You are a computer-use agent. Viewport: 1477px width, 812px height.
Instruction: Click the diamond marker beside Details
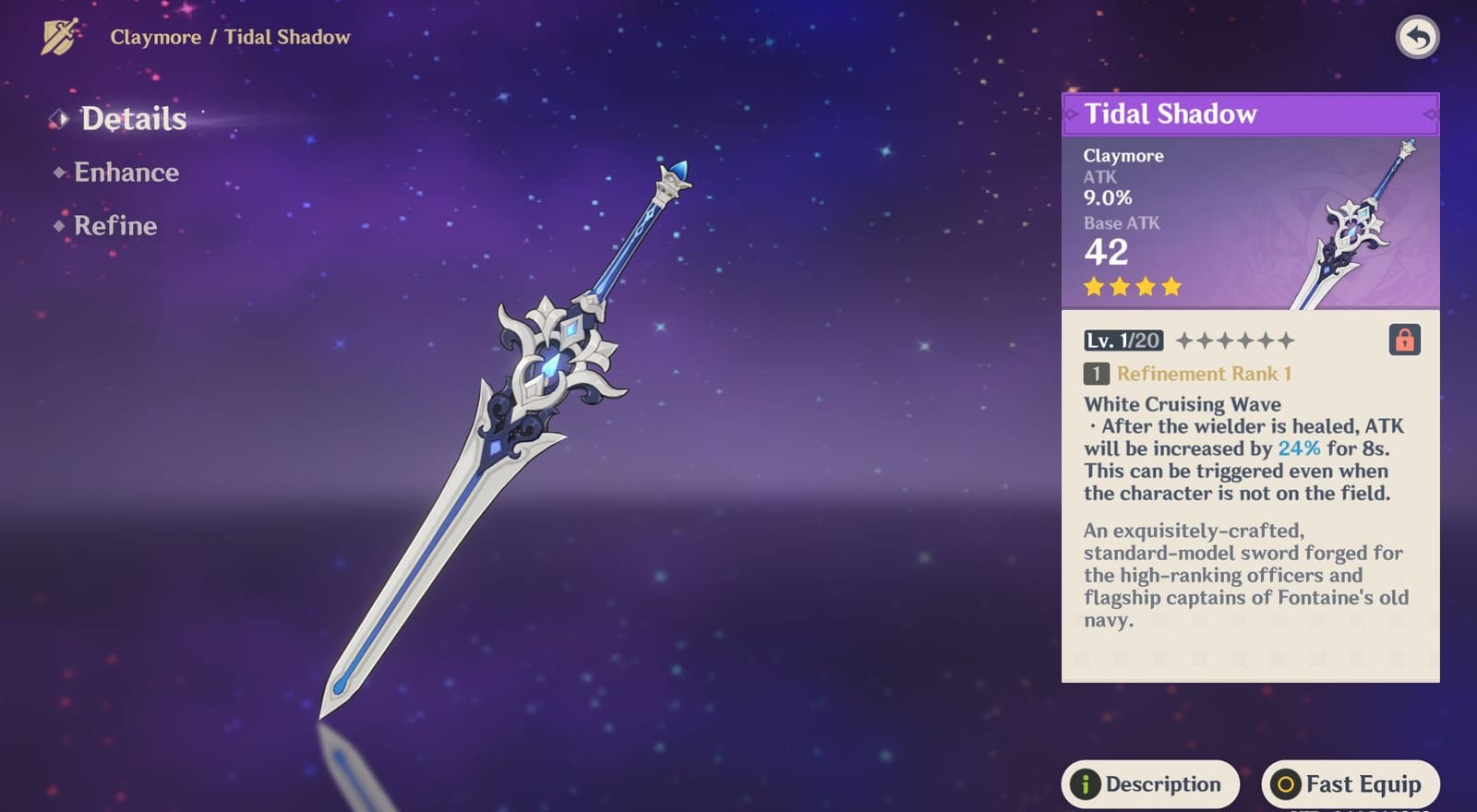(x=59, y=118)
